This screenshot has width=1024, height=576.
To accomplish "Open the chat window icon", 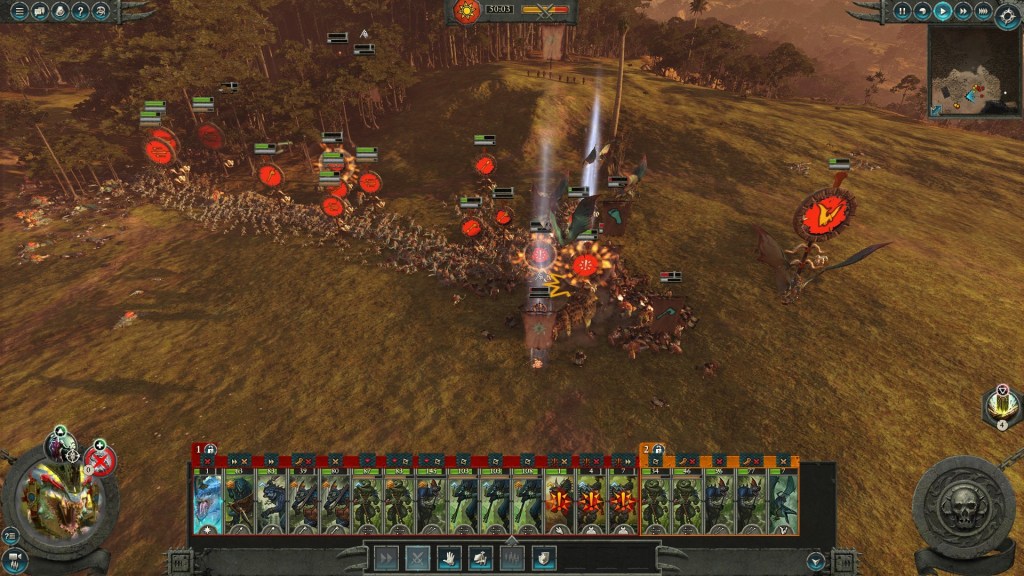I will coord(40,12).
